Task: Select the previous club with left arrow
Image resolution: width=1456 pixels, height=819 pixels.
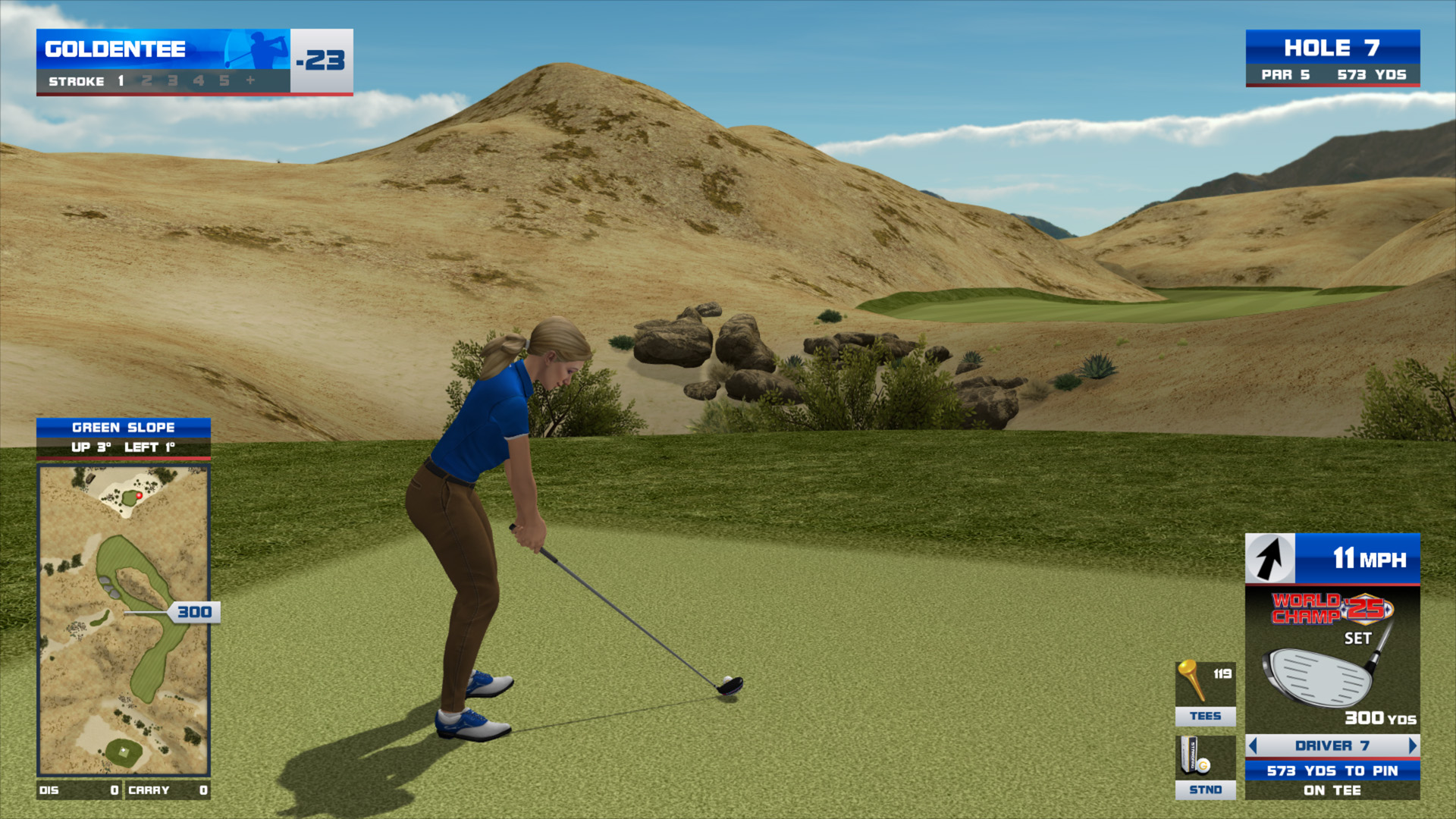Action: point(1253,746)
